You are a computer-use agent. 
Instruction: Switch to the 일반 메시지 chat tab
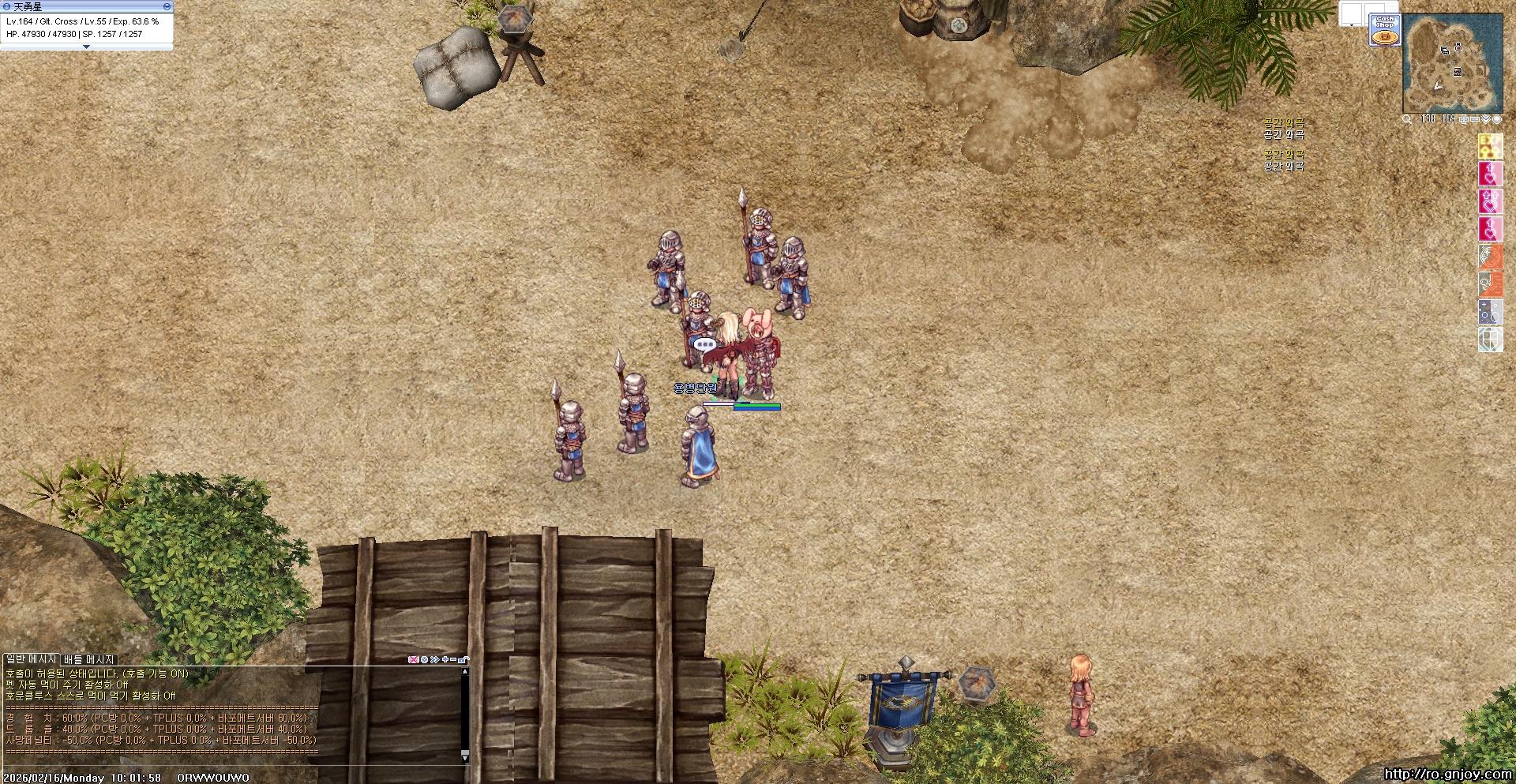click(x=32, y=659)
